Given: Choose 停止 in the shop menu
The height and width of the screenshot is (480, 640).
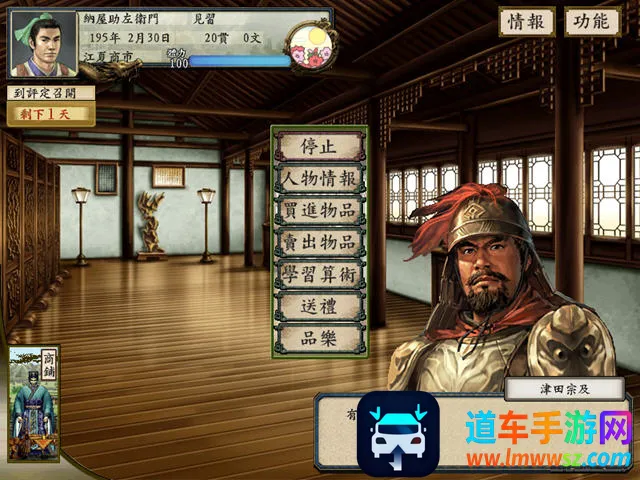Looking at the screenshot, I should click(319, 146).
